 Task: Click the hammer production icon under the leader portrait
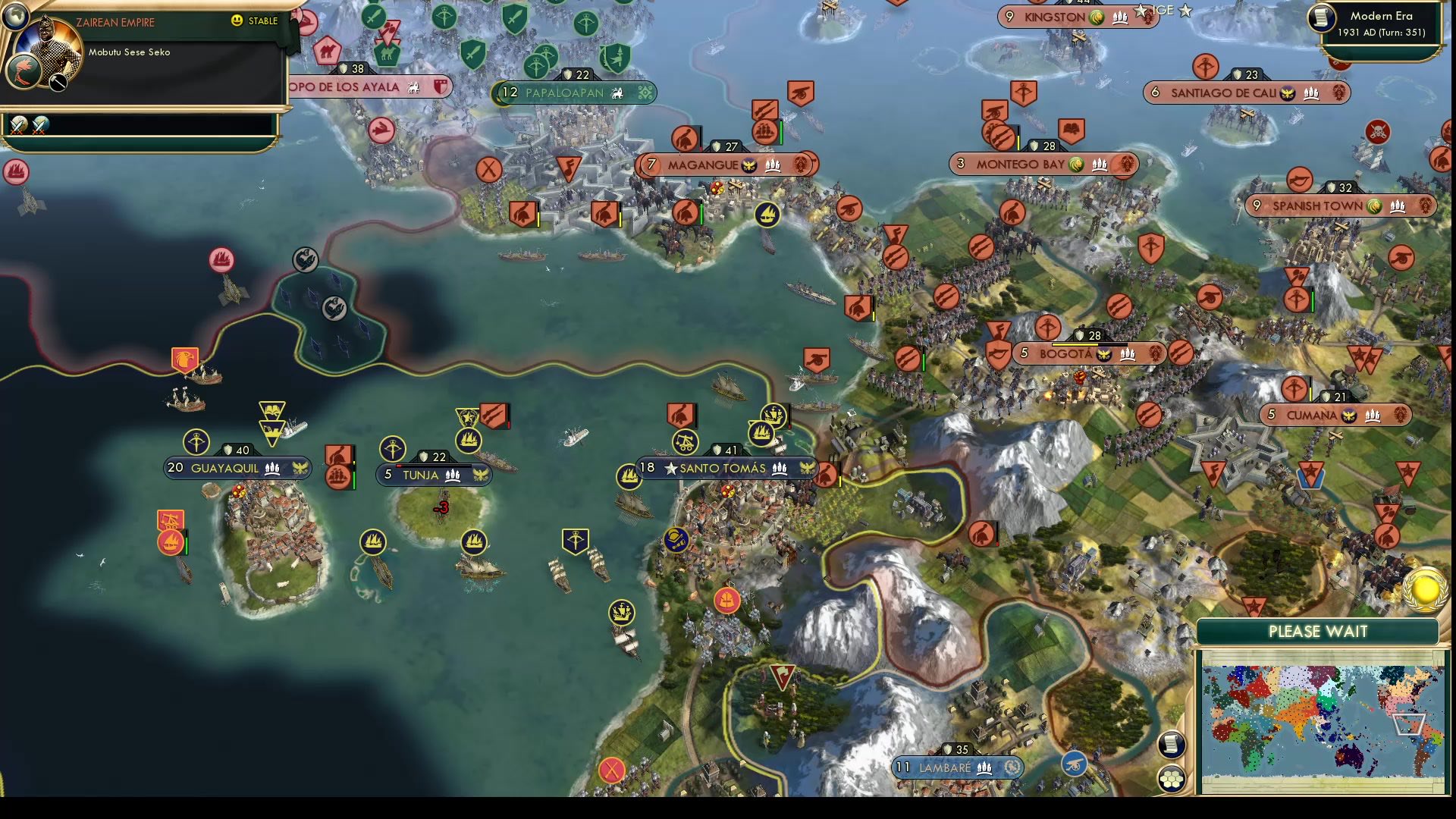pos(58,82)
